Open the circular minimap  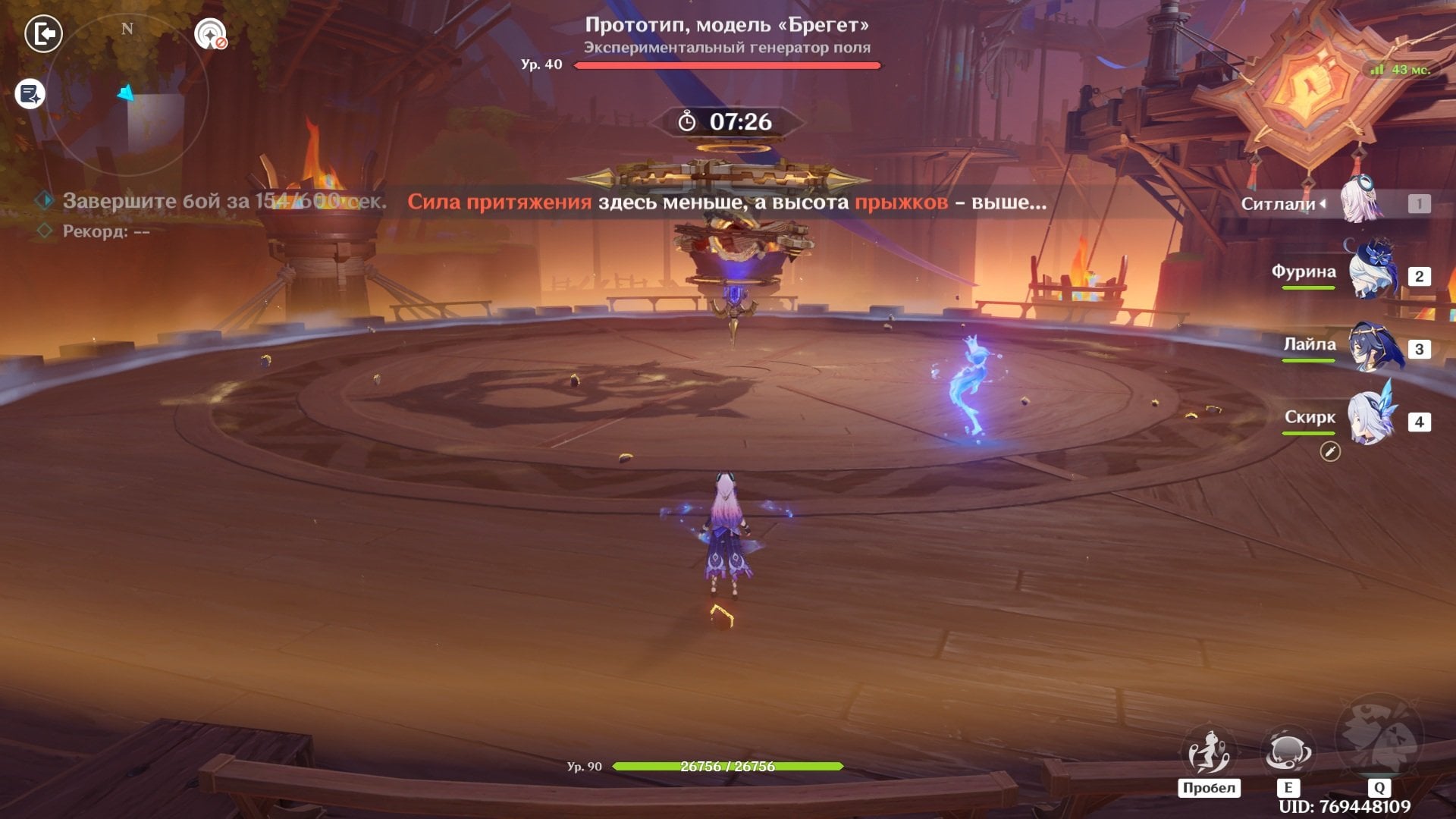pos(127,95)
